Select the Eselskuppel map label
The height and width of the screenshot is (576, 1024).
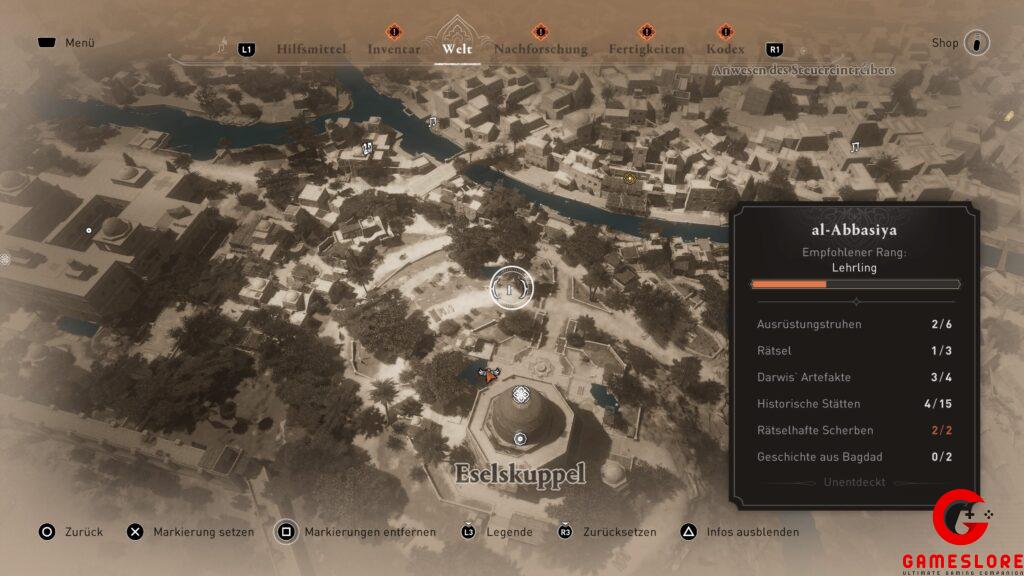click(519, 475)
